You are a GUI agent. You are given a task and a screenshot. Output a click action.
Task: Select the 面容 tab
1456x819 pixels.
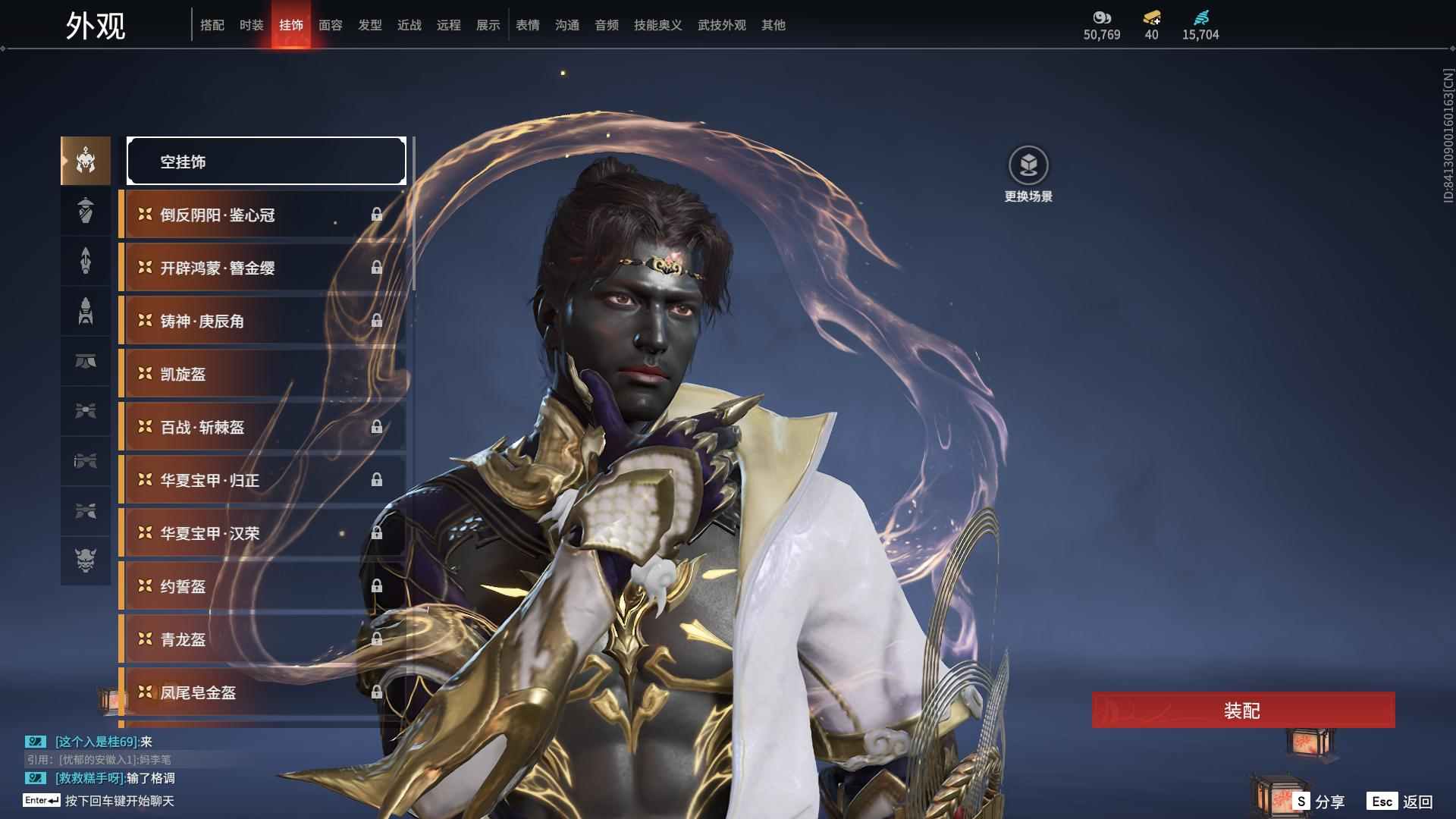[330, 25]
